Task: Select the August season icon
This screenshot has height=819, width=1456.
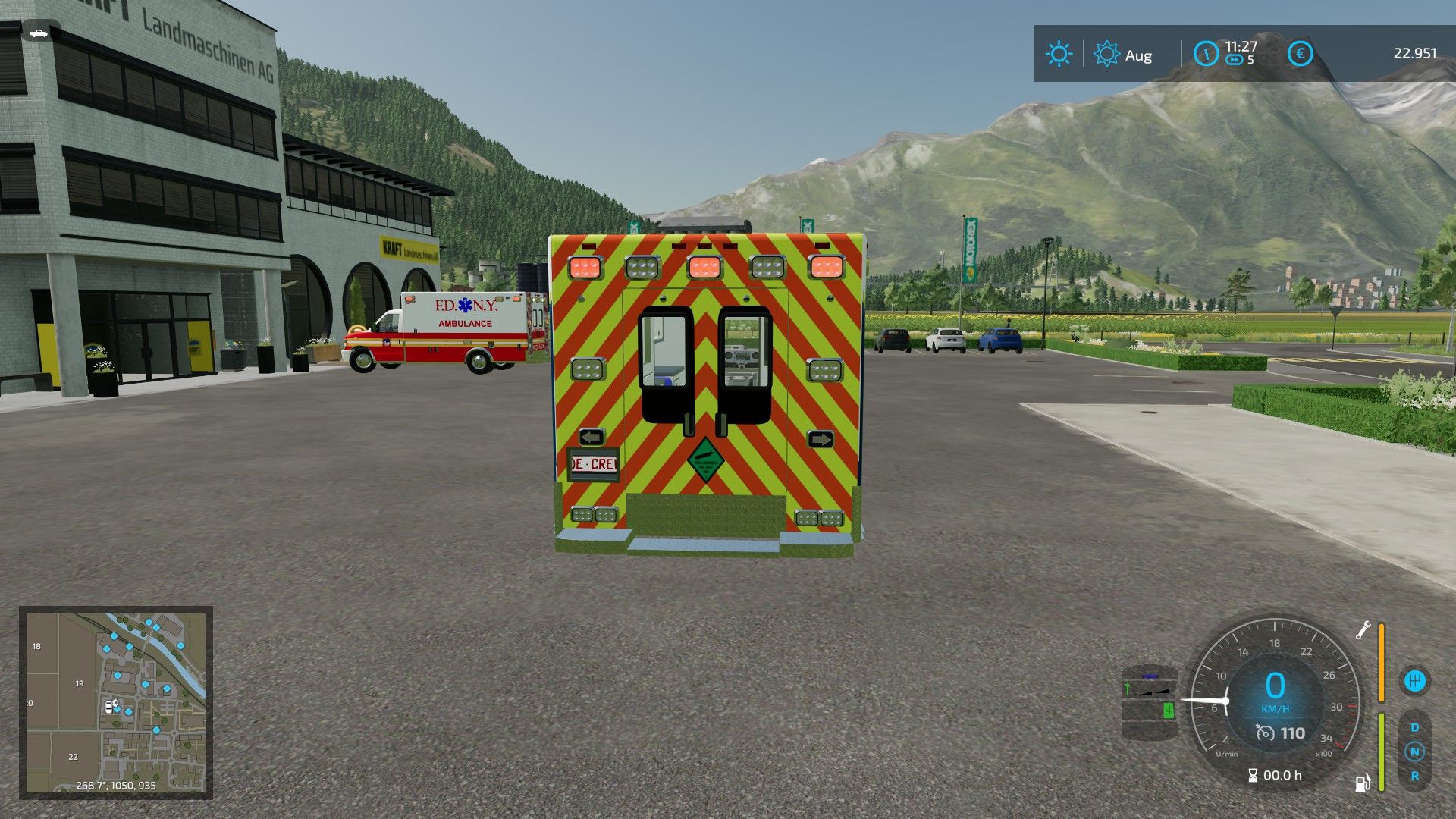Action: point(1106,55)
